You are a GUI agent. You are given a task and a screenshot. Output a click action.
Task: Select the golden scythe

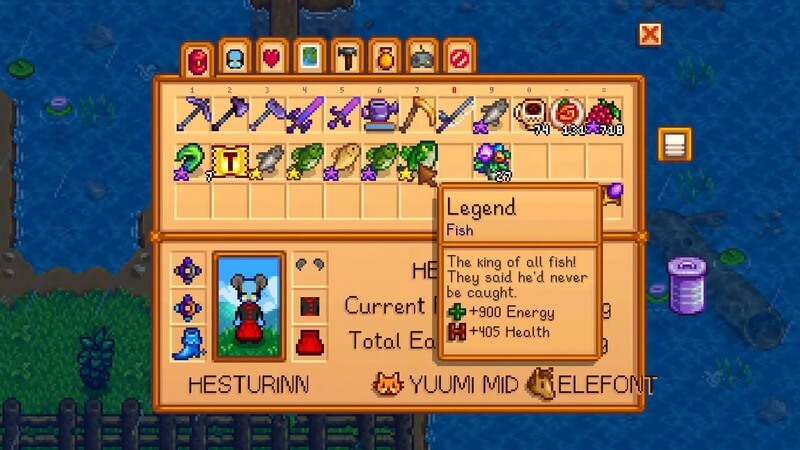[417, 115]
